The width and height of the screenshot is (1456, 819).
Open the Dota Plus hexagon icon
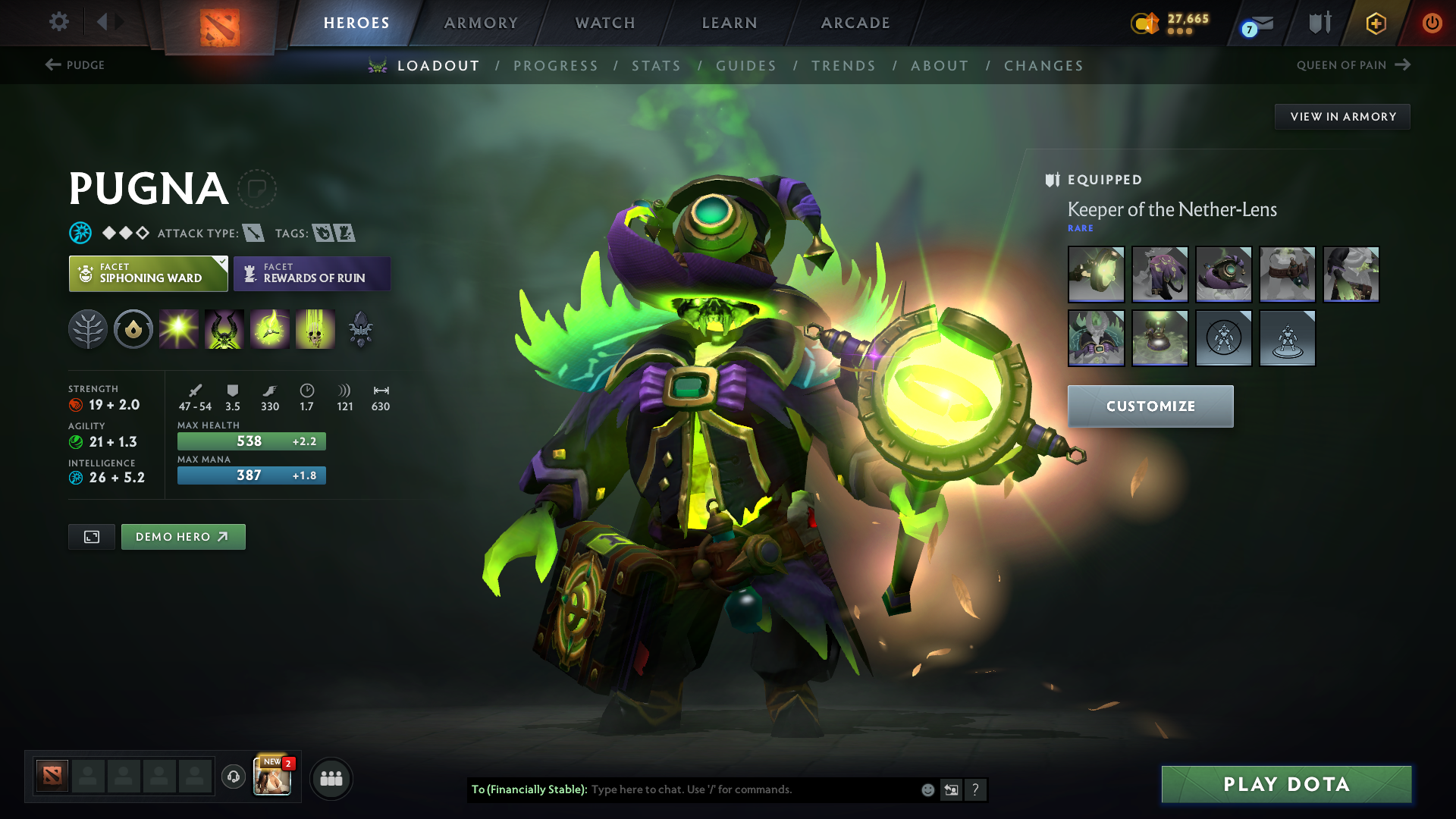point(1376,23)
